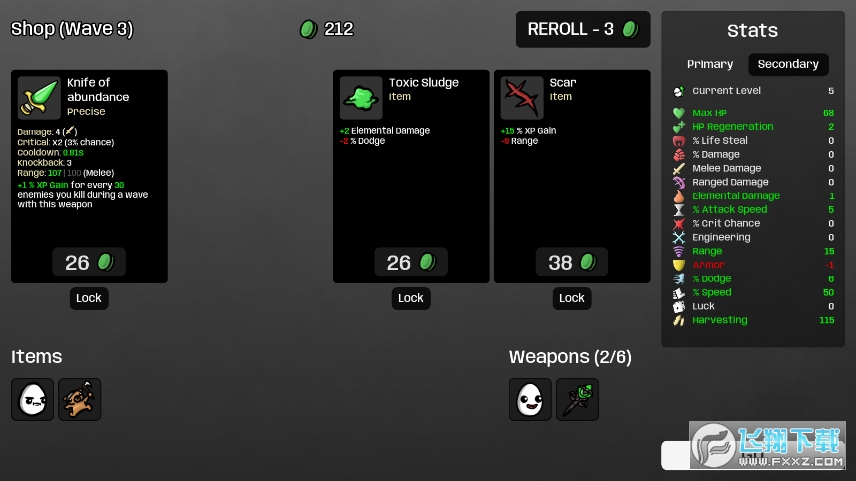Image resolution: width=856 pixels, height=481 pixels.
Task: Inspect the brown bear item icon
Action: [x=80, y=399]
